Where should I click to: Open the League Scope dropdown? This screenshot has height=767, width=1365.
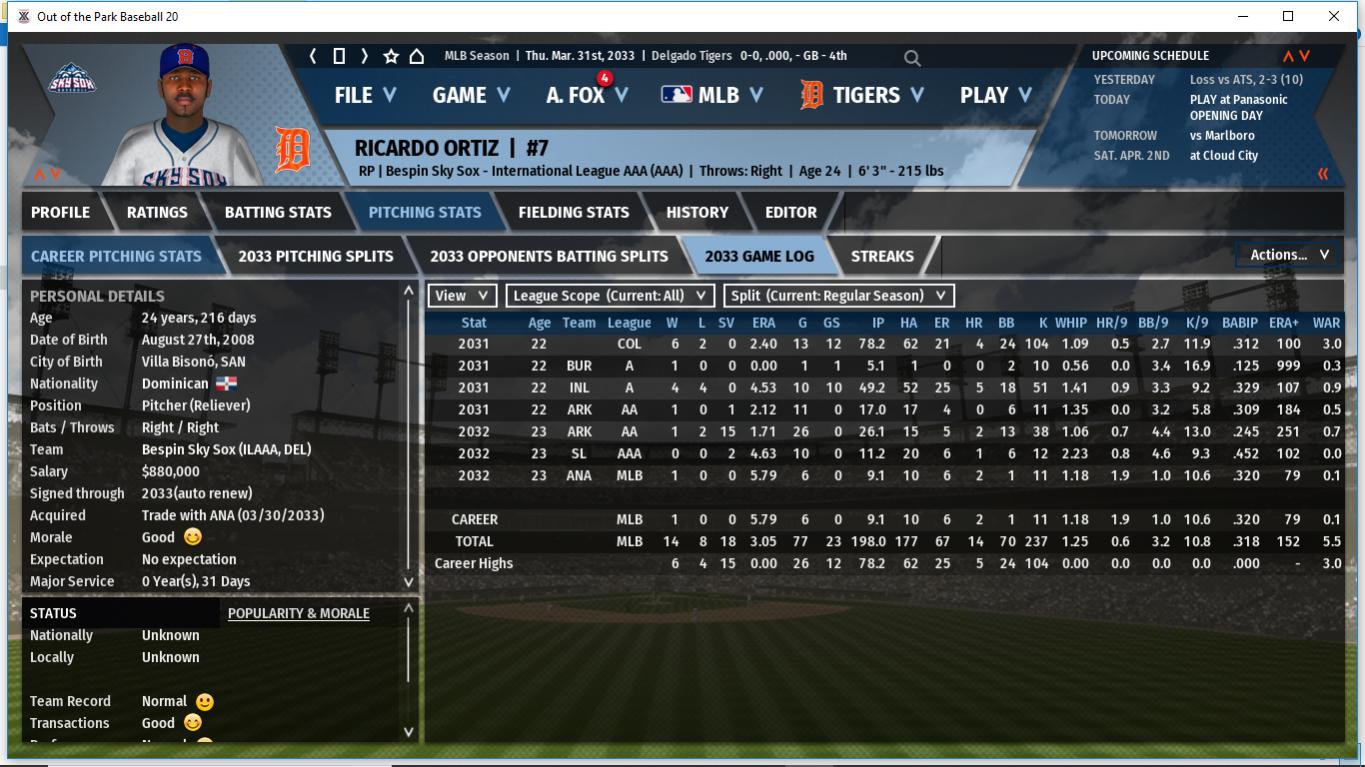(610, 296)
